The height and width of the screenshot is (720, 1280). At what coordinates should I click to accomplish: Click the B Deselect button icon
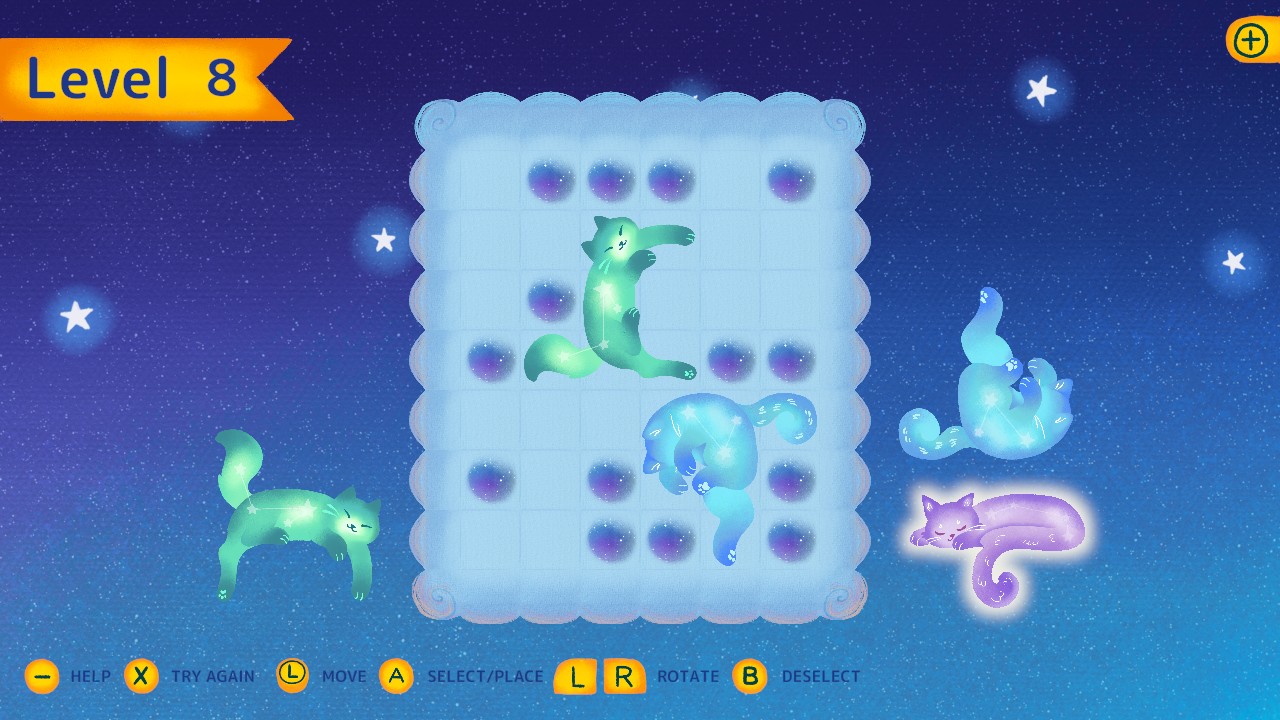749,676
